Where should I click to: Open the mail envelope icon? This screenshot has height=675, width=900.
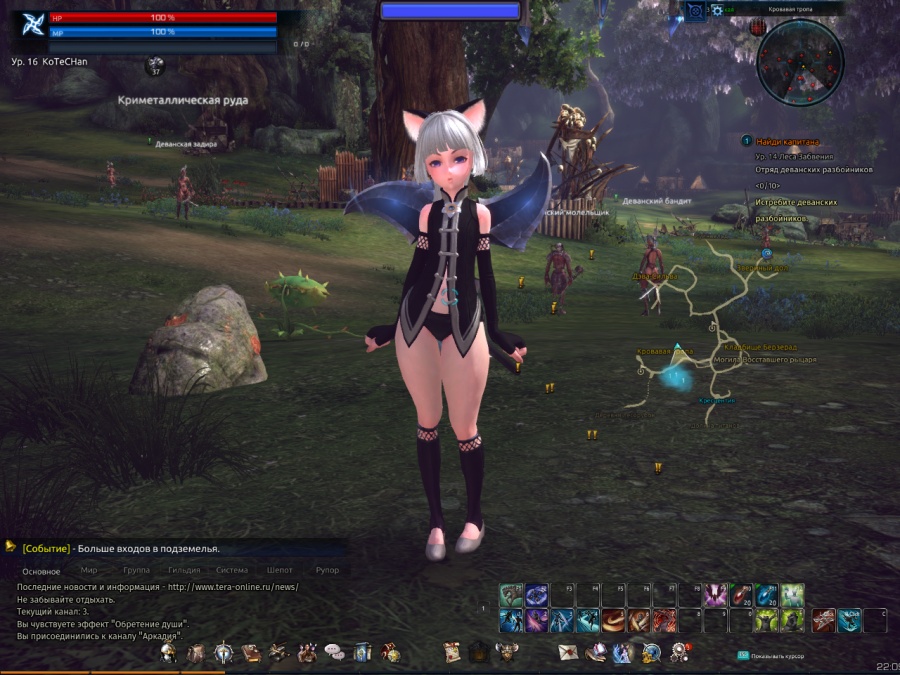click(568, 653)
